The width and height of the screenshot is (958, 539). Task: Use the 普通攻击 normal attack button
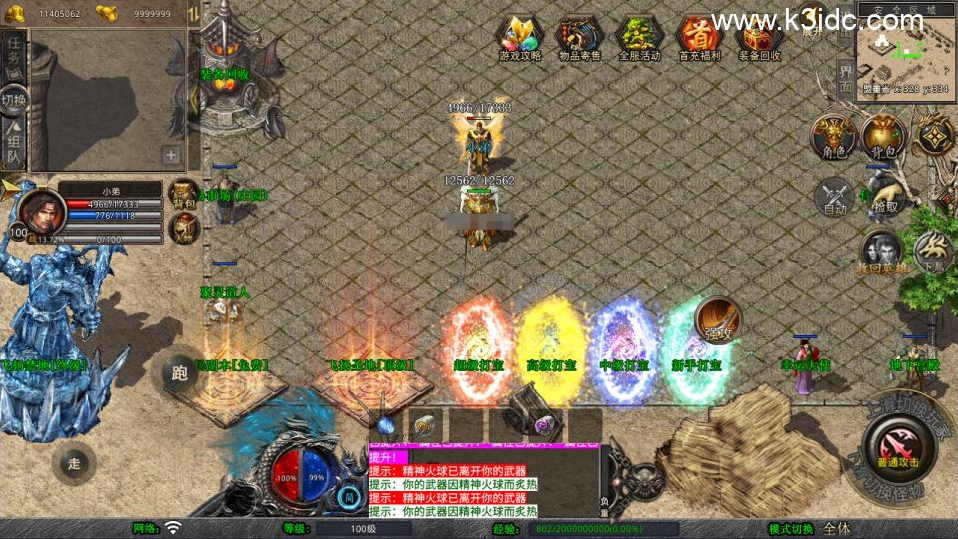click(896, 445)
